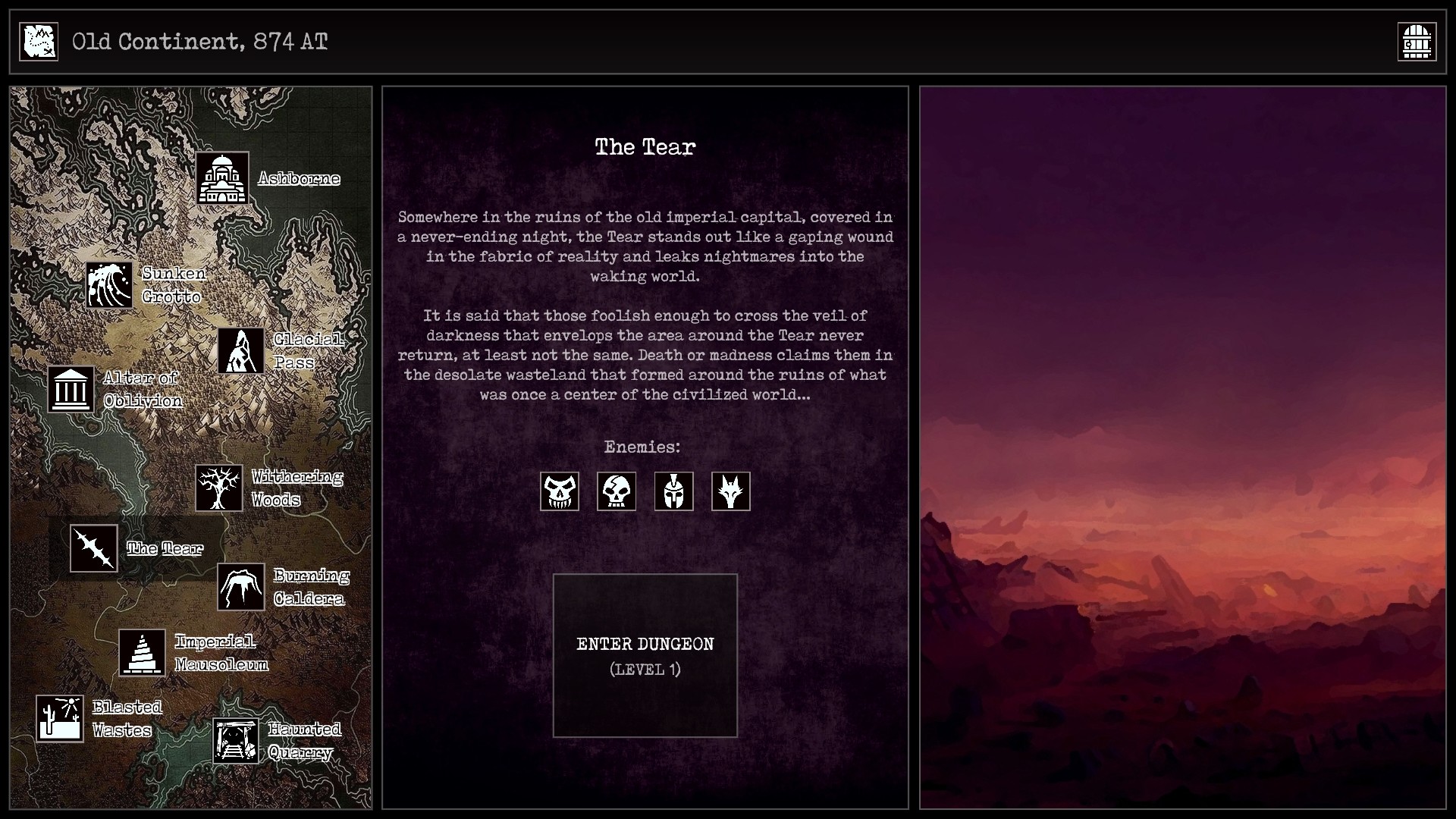
Task: Select the Altar of Oblivion pillar icon
Action: [x=71, y=389]
